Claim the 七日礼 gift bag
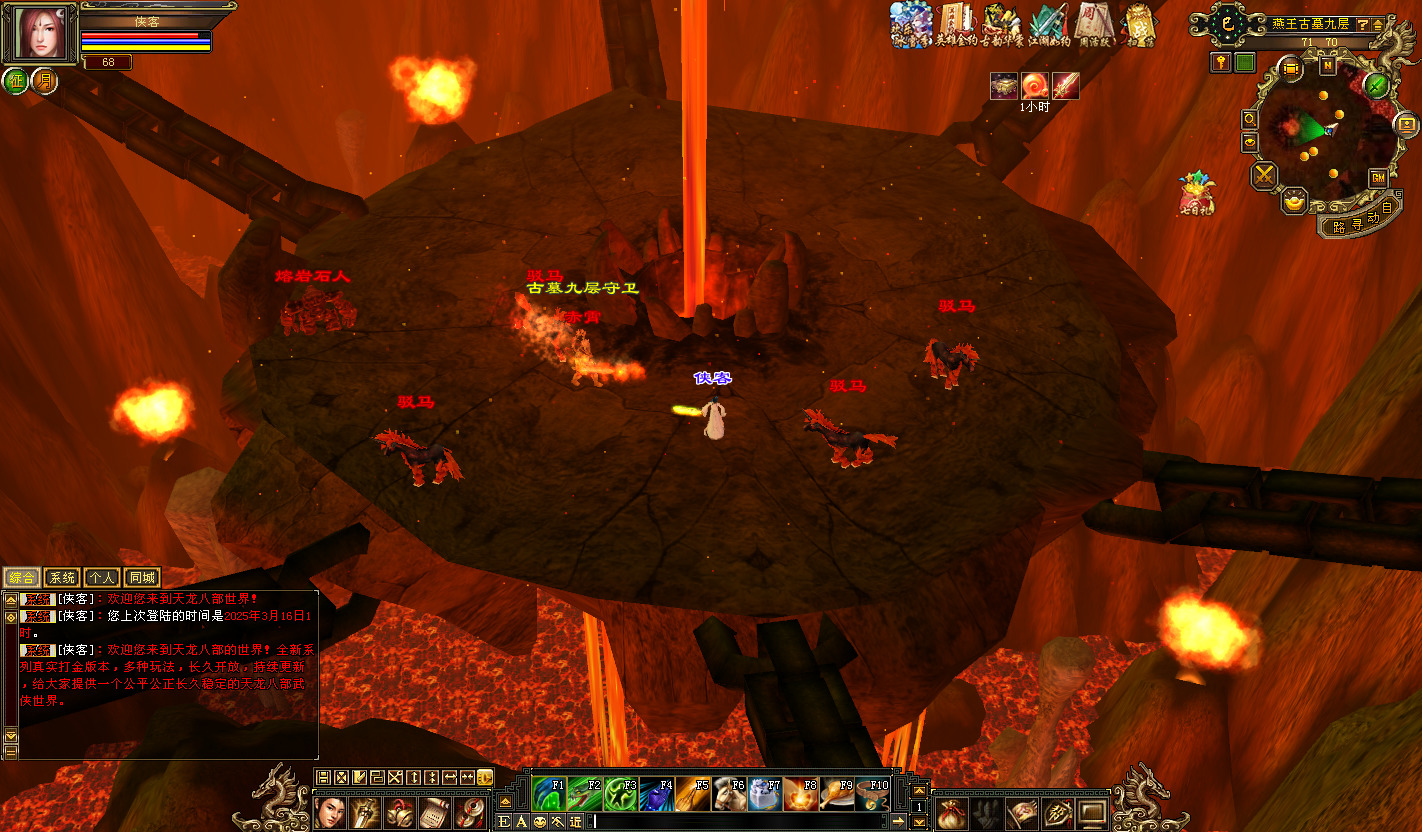The height and width of the screenshot is (832, 1422). [1195, 193]
